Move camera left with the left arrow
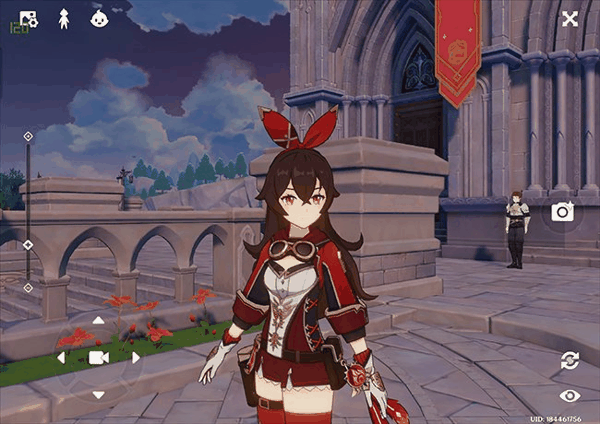This screenshot has height=424, width=600. tap(61, 357)
